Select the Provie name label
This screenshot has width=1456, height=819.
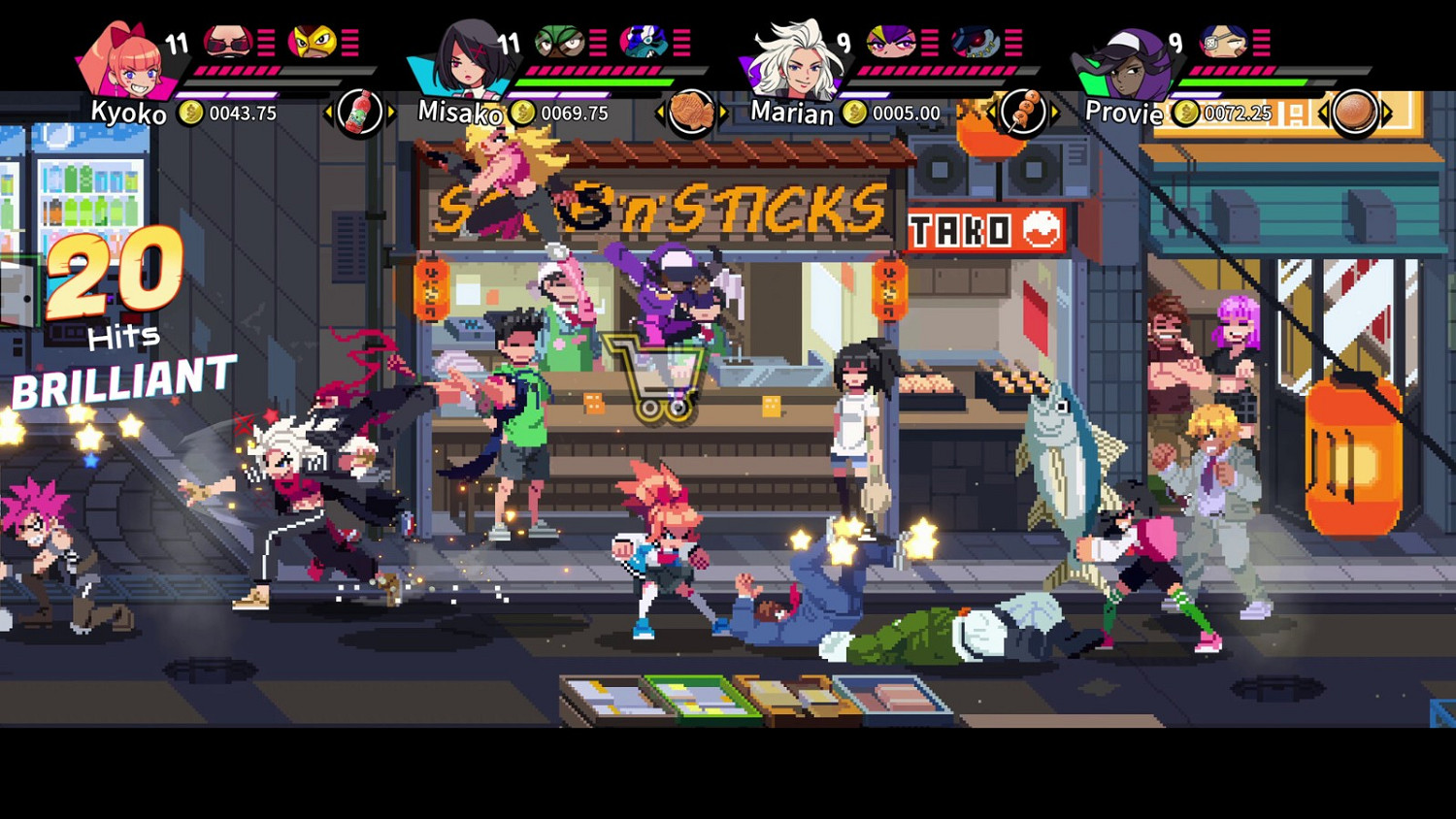pos(1124,114)
